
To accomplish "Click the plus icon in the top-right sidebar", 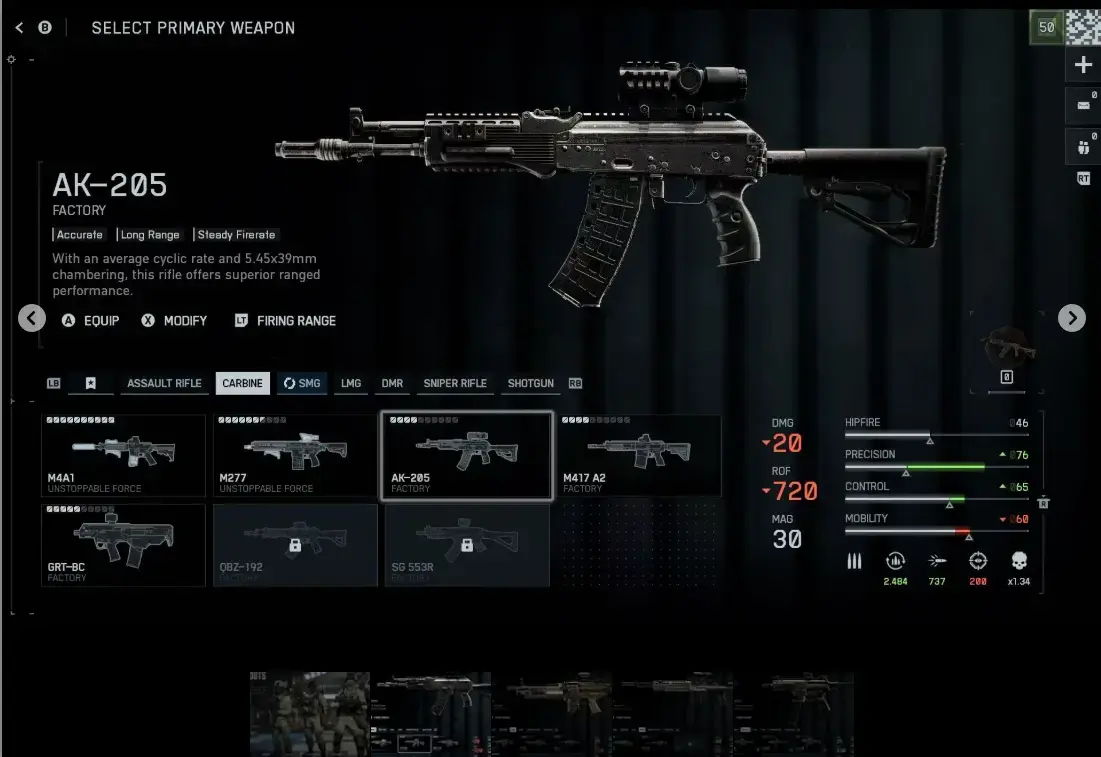I will pos(1083,66).
